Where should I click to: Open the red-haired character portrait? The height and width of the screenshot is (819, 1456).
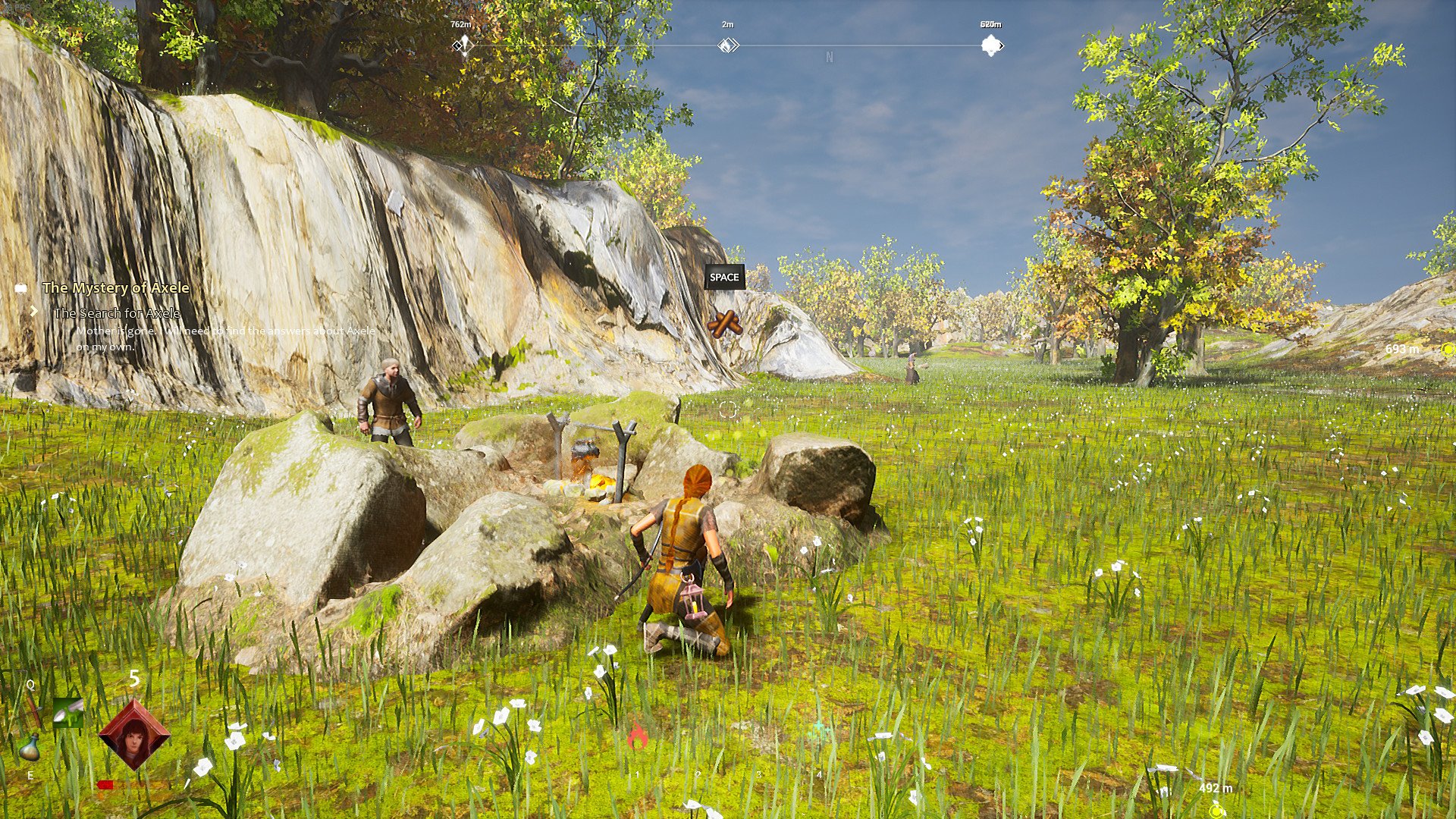134,734
